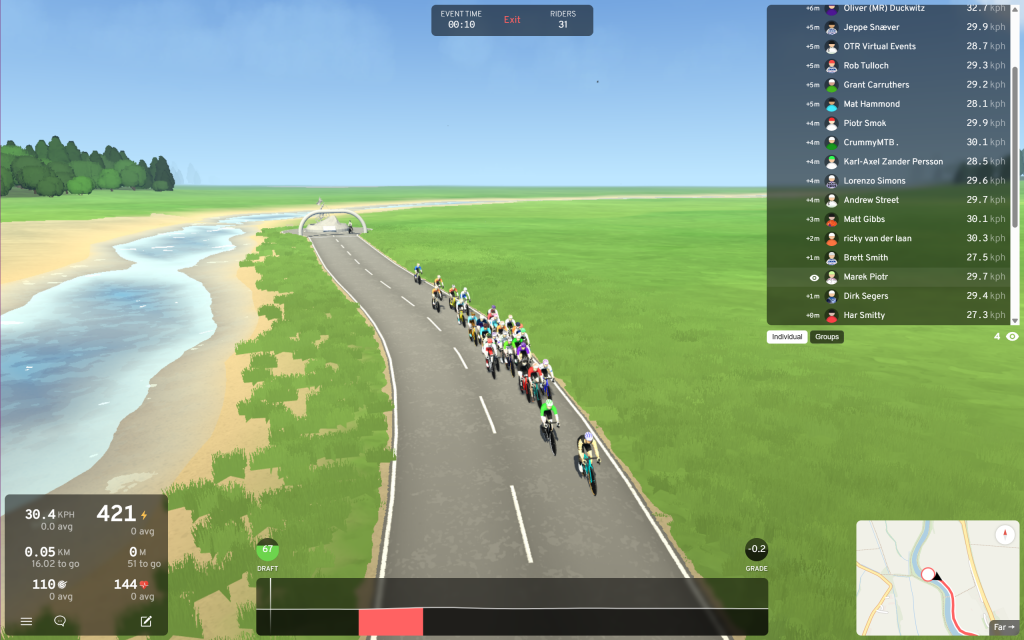Select the Individual riders tab

(x=787, y=337)
